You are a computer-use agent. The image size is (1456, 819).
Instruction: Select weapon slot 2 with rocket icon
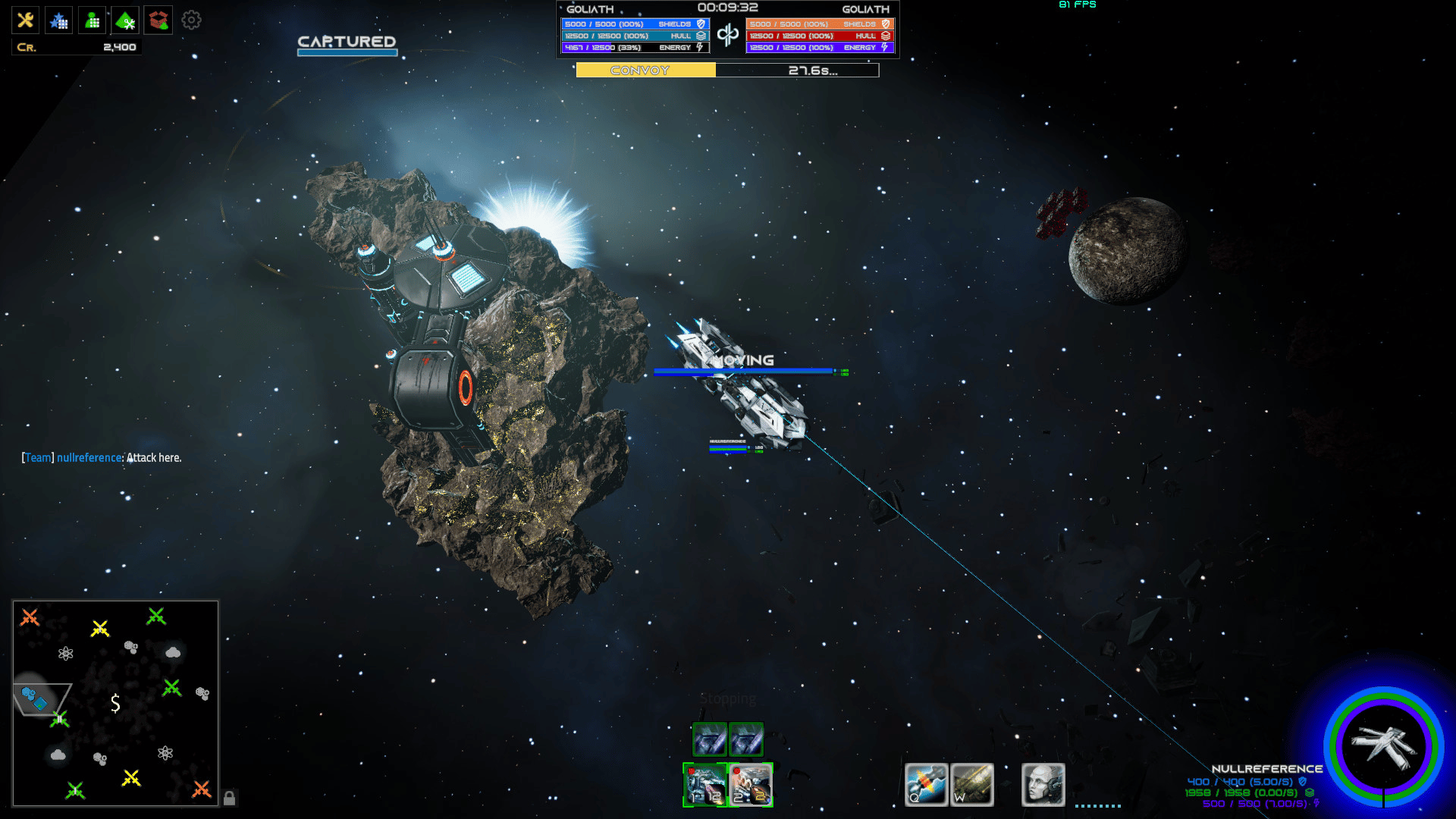pyautogui.click(x=751, y=784)
